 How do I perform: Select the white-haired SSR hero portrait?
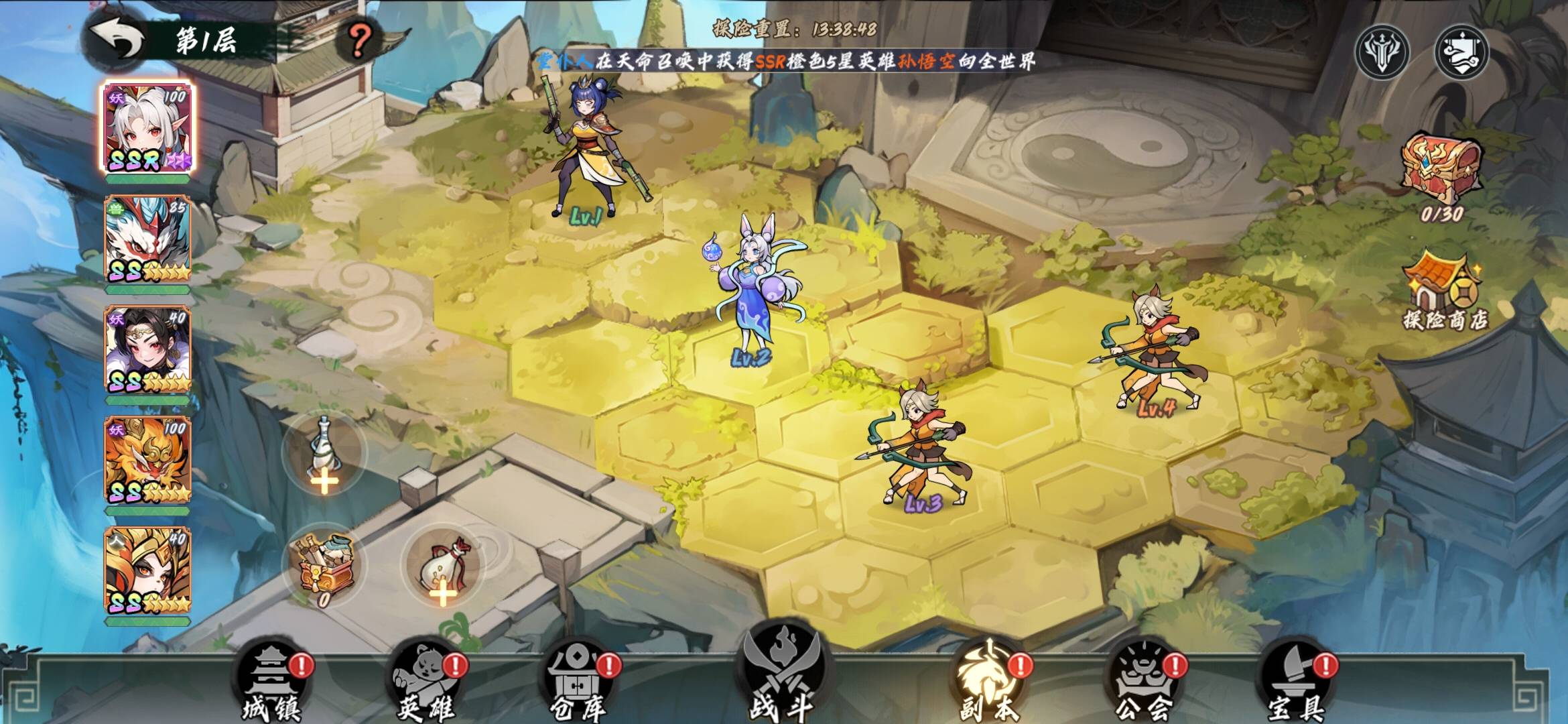(147, 127)
